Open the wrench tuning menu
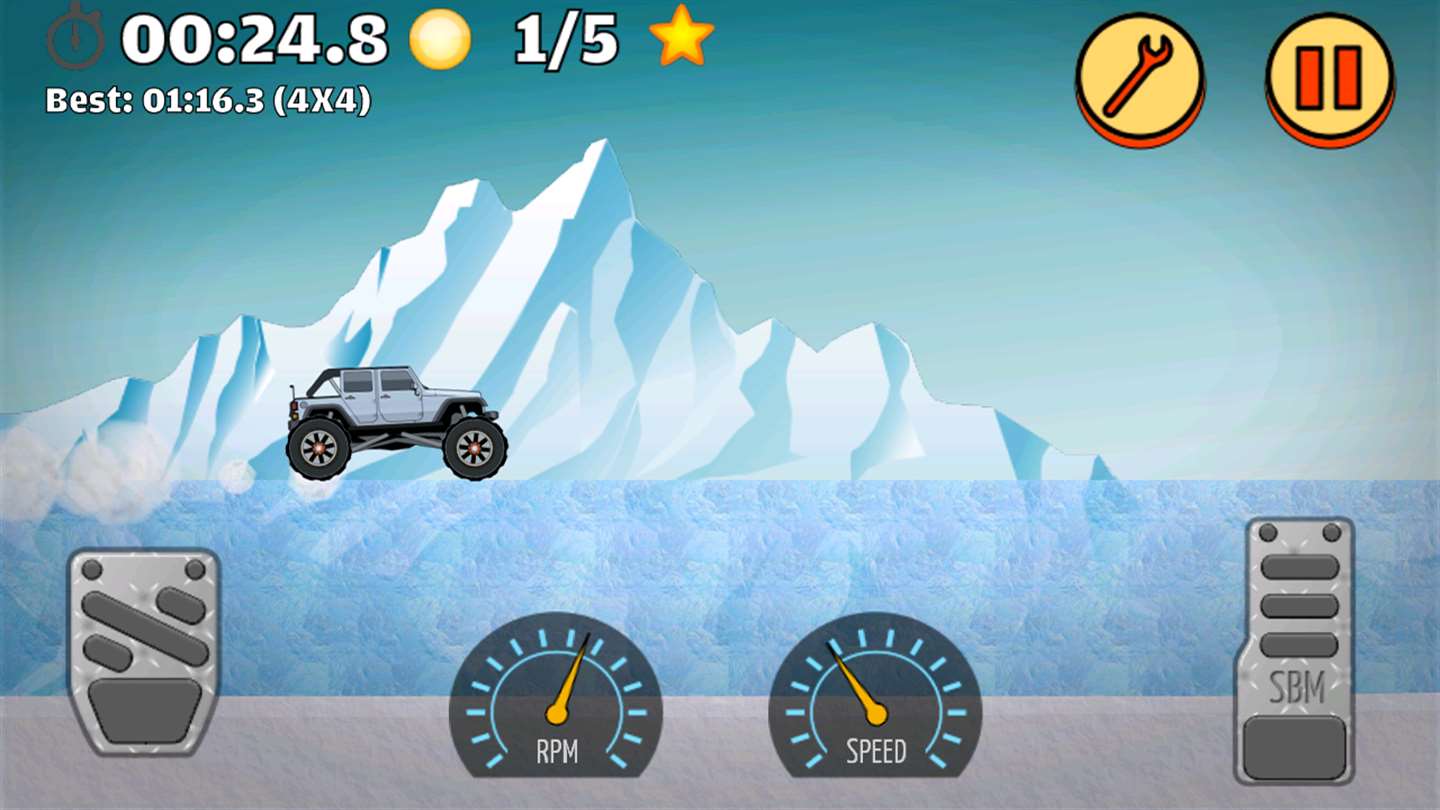Viewport: 1440px width, 810px height. click(1140, 77)
